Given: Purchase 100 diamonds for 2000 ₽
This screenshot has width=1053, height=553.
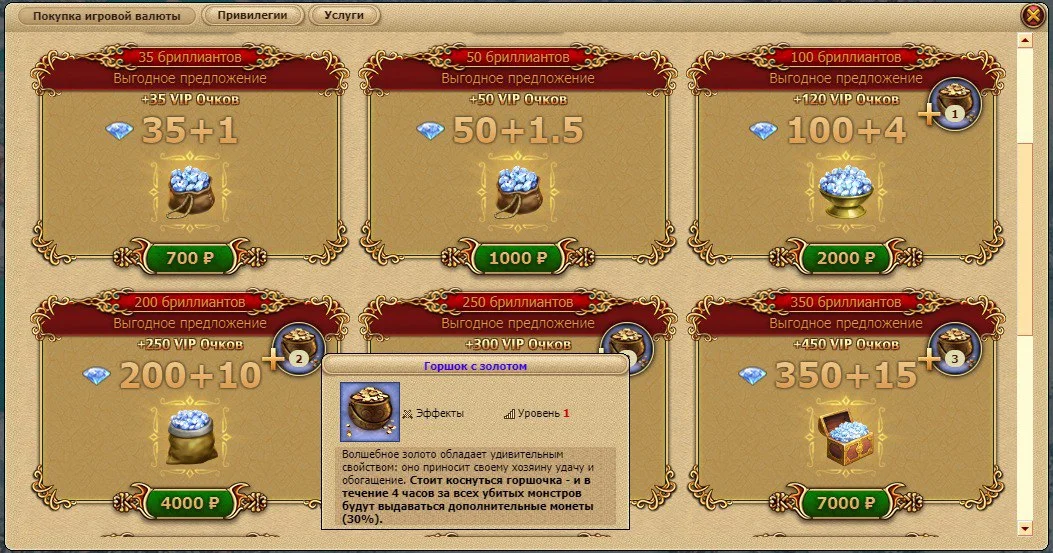Looking at the screenshot, I should pos(845,258).
